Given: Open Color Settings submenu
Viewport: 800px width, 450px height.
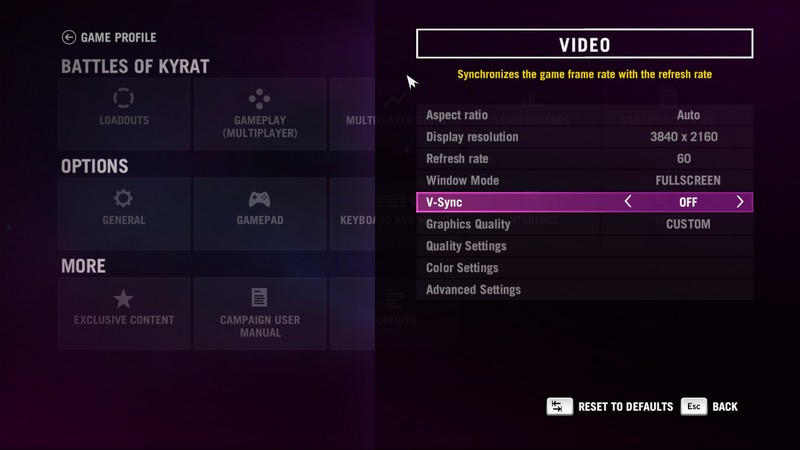Looking at the screenshot, I should 584,268.
